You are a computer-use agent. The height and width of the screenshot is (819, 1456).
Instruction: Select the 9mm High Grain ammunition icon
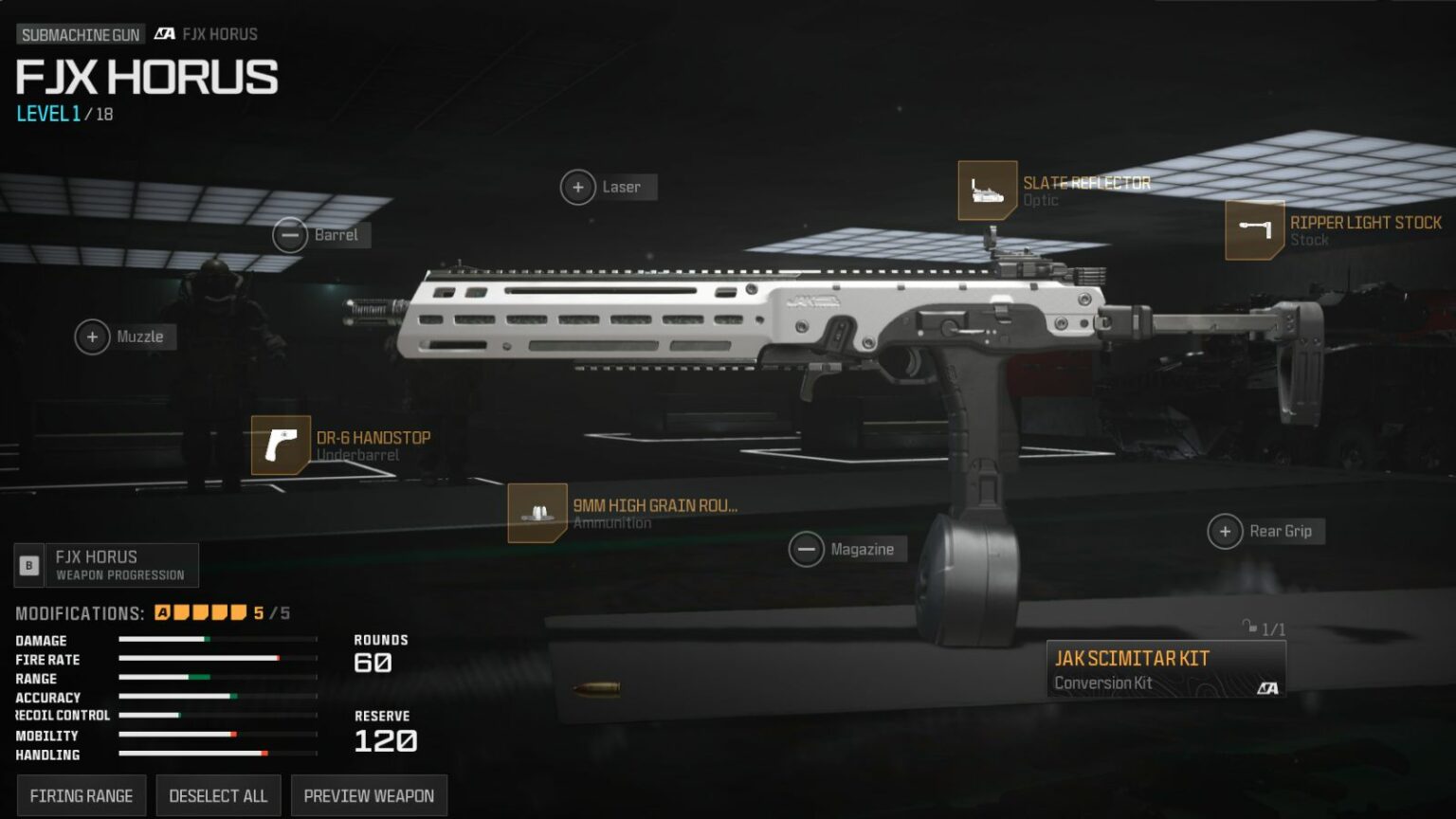pos(538,515)
